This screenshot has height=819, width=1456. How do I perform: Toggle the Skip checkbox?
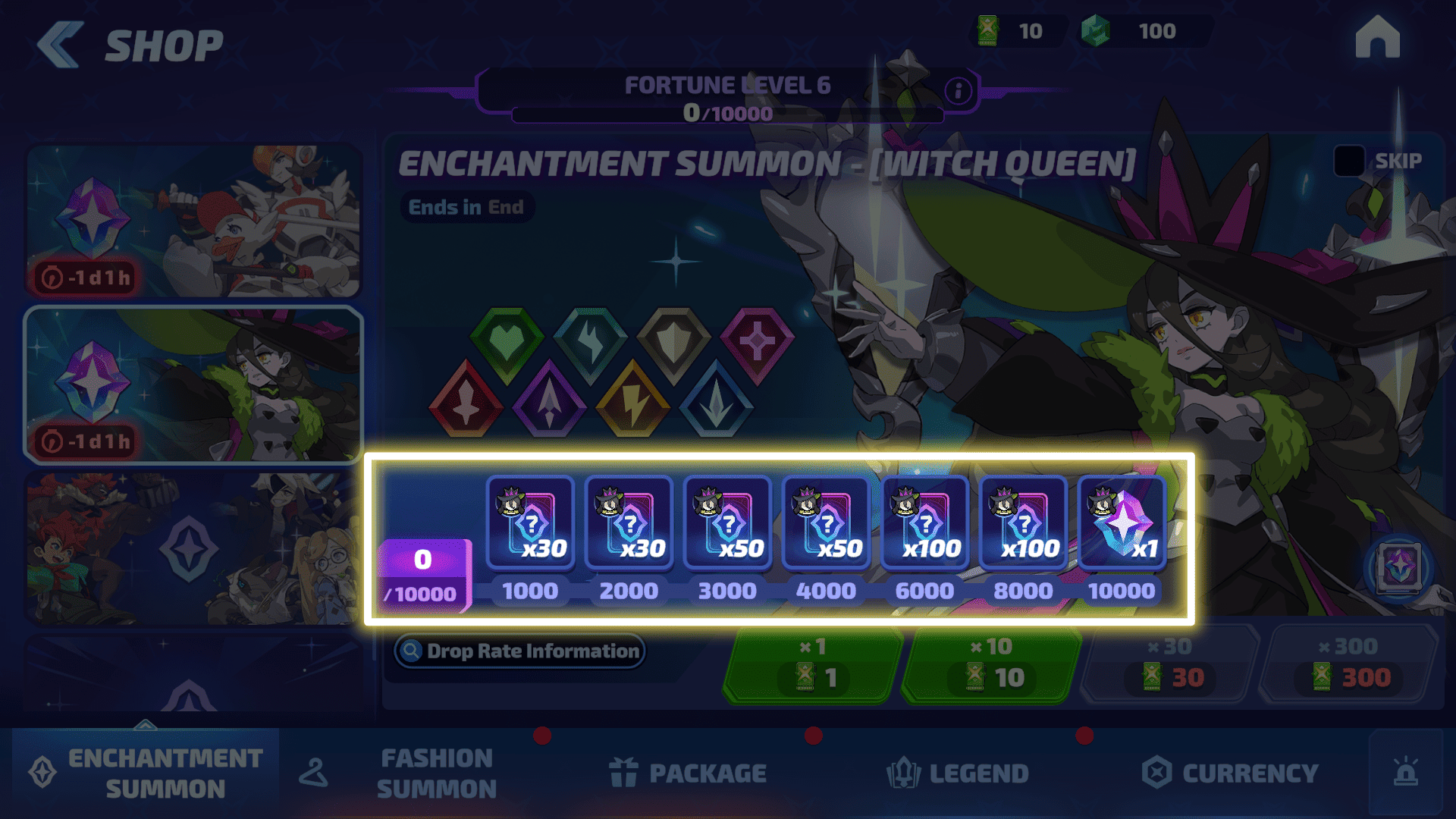pyautogui.click(x=1349, y=161)
